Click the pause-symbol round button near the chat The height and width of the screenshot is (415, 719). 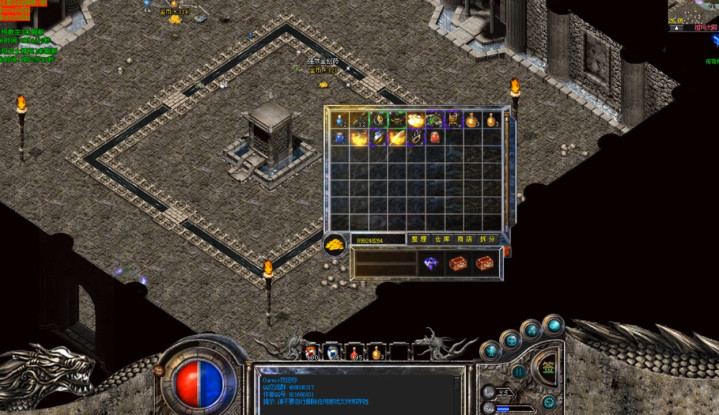pyautogui.click(x=519, y=371)
